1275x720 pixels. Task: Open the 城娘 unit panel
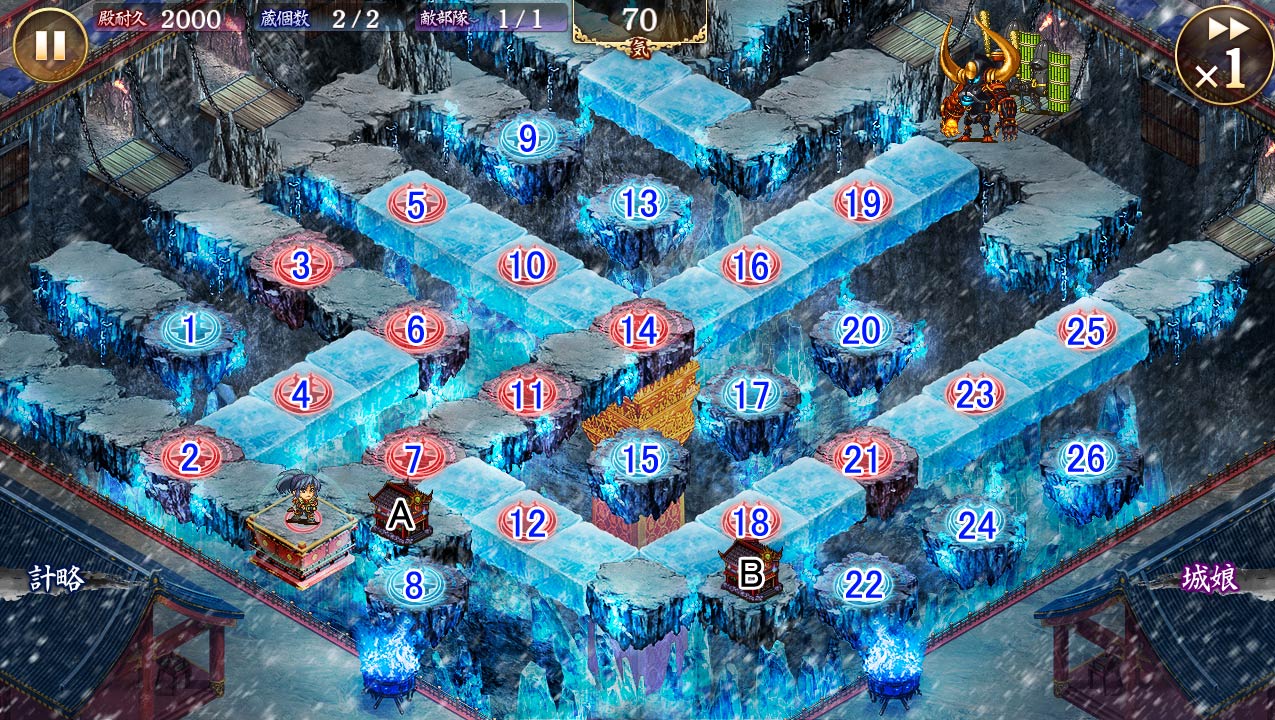pos(1210,578)
